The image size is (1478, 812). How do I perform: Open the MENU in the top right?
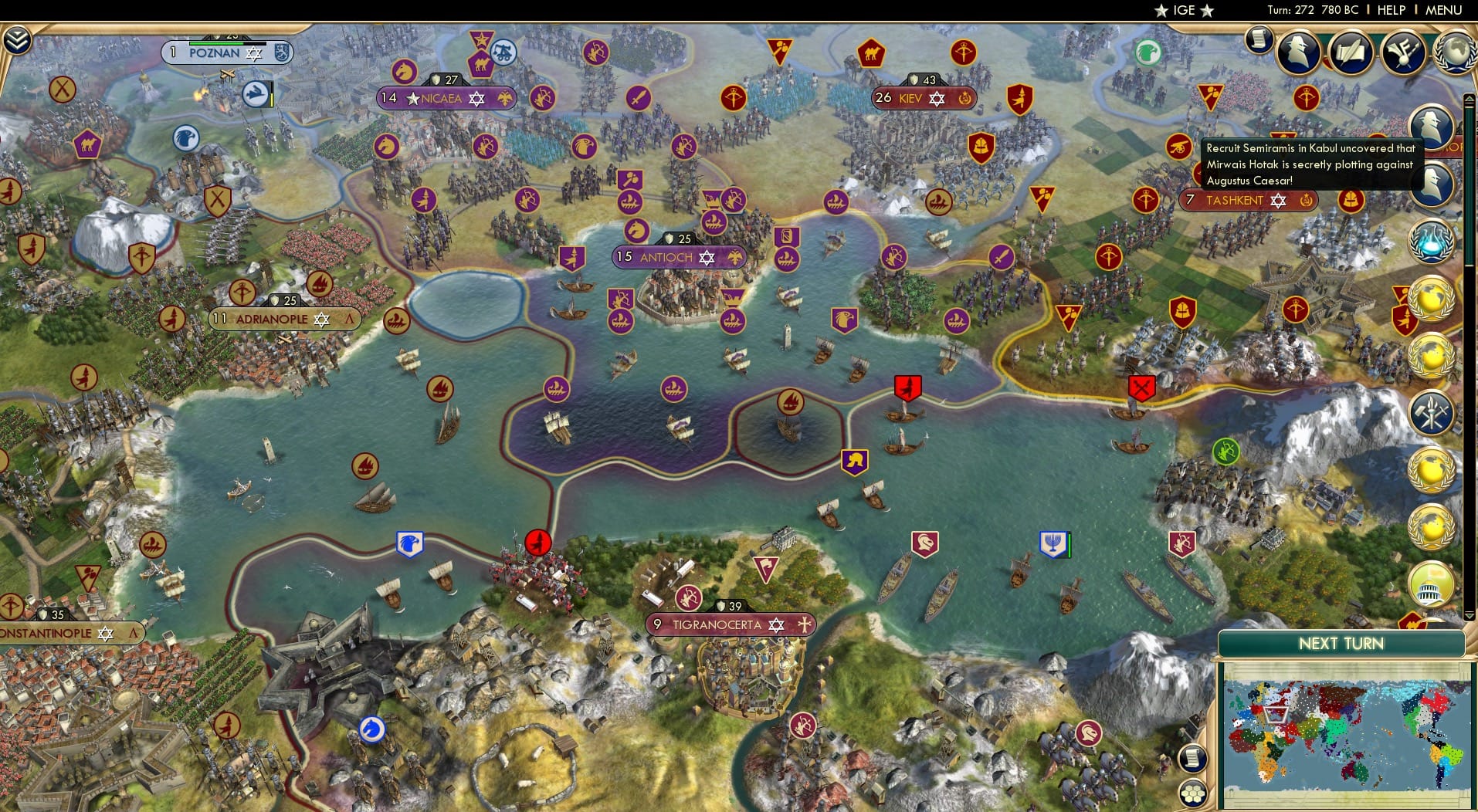[x=1443, y=10]
